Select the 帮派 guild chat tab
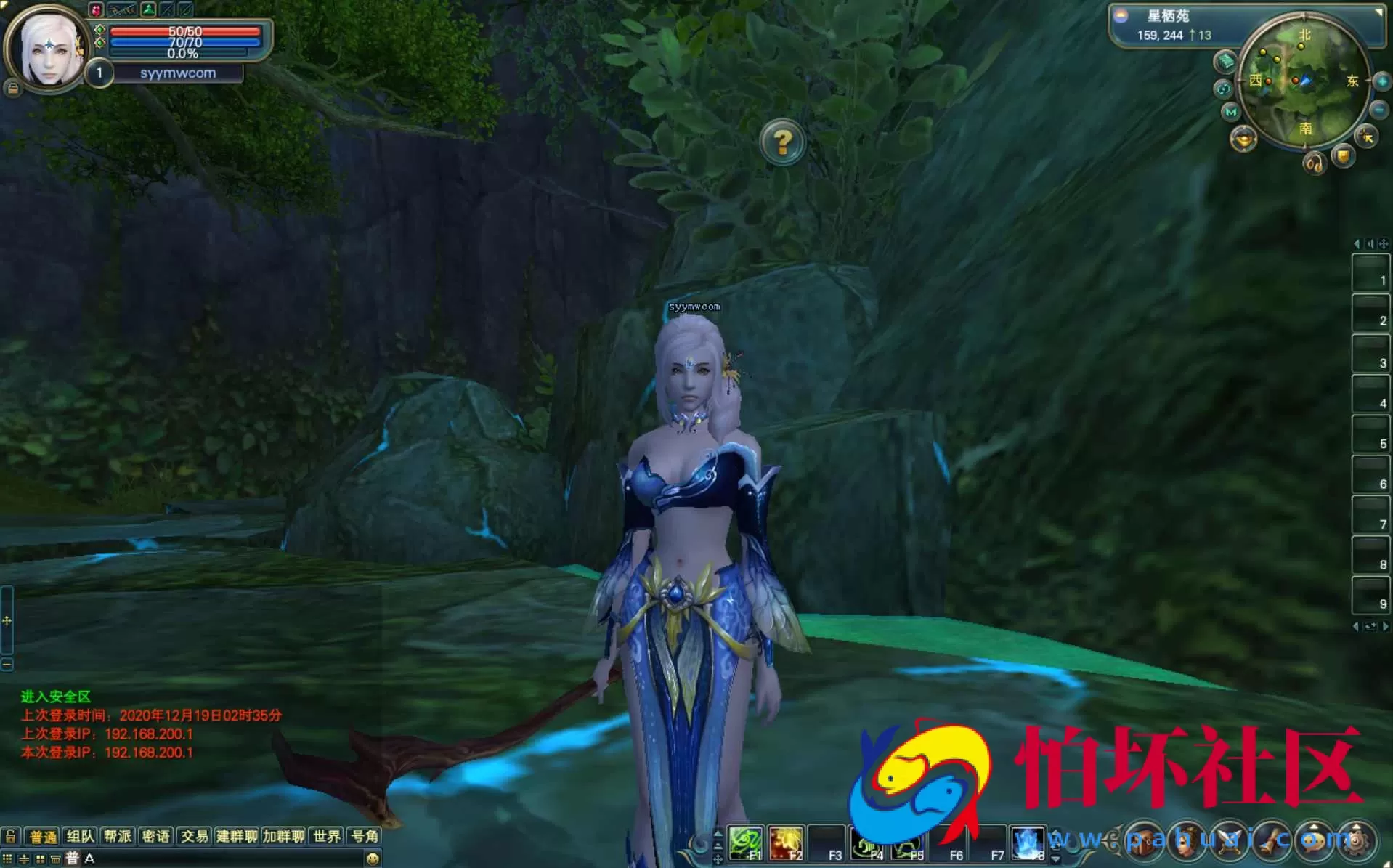This screenshot has height=868, width=1393. point(118,836)
